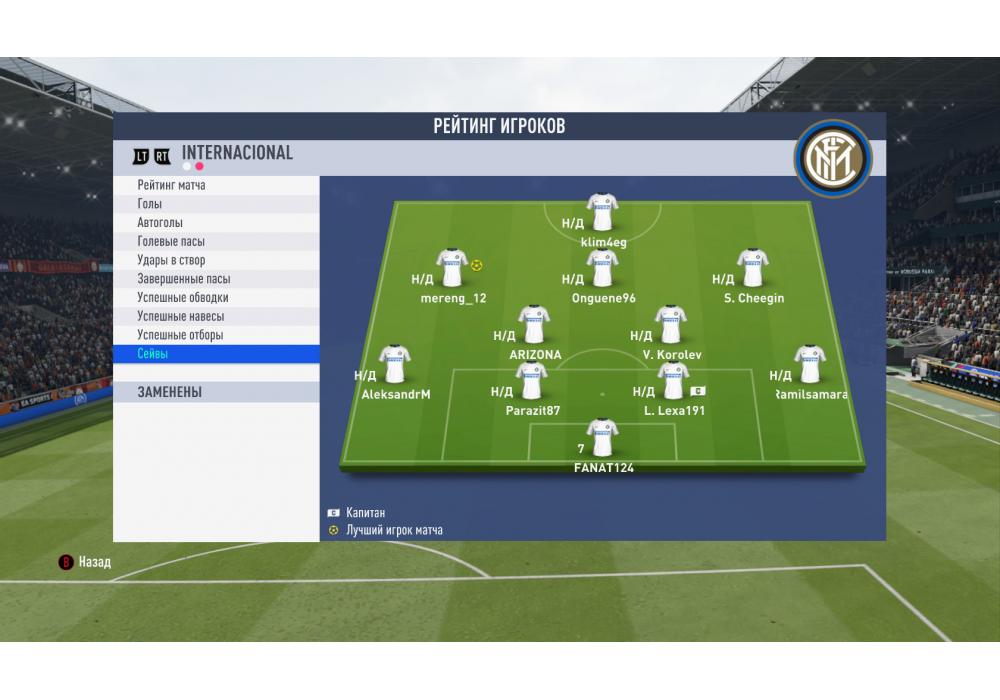
Task: Choose the Голы stat entry
Action: click(x=150, y=204)
